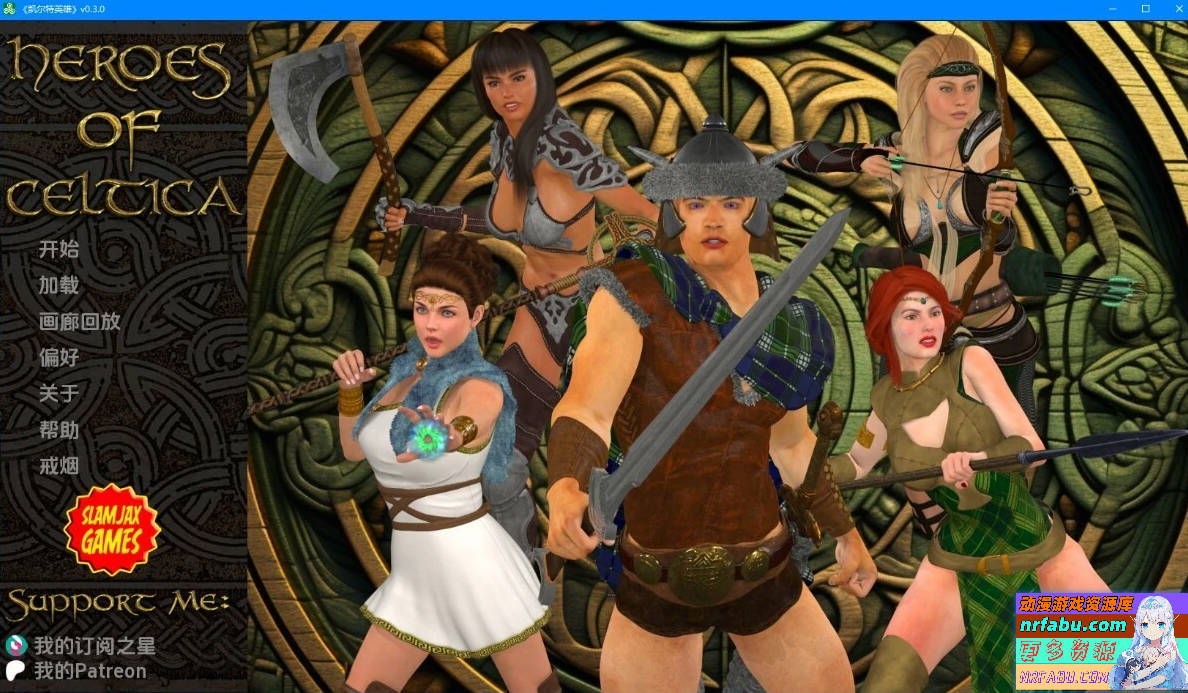This screenshot has width=1188, height=693.
Task: Open the 加载 load menu
Action: click(58, 285)
